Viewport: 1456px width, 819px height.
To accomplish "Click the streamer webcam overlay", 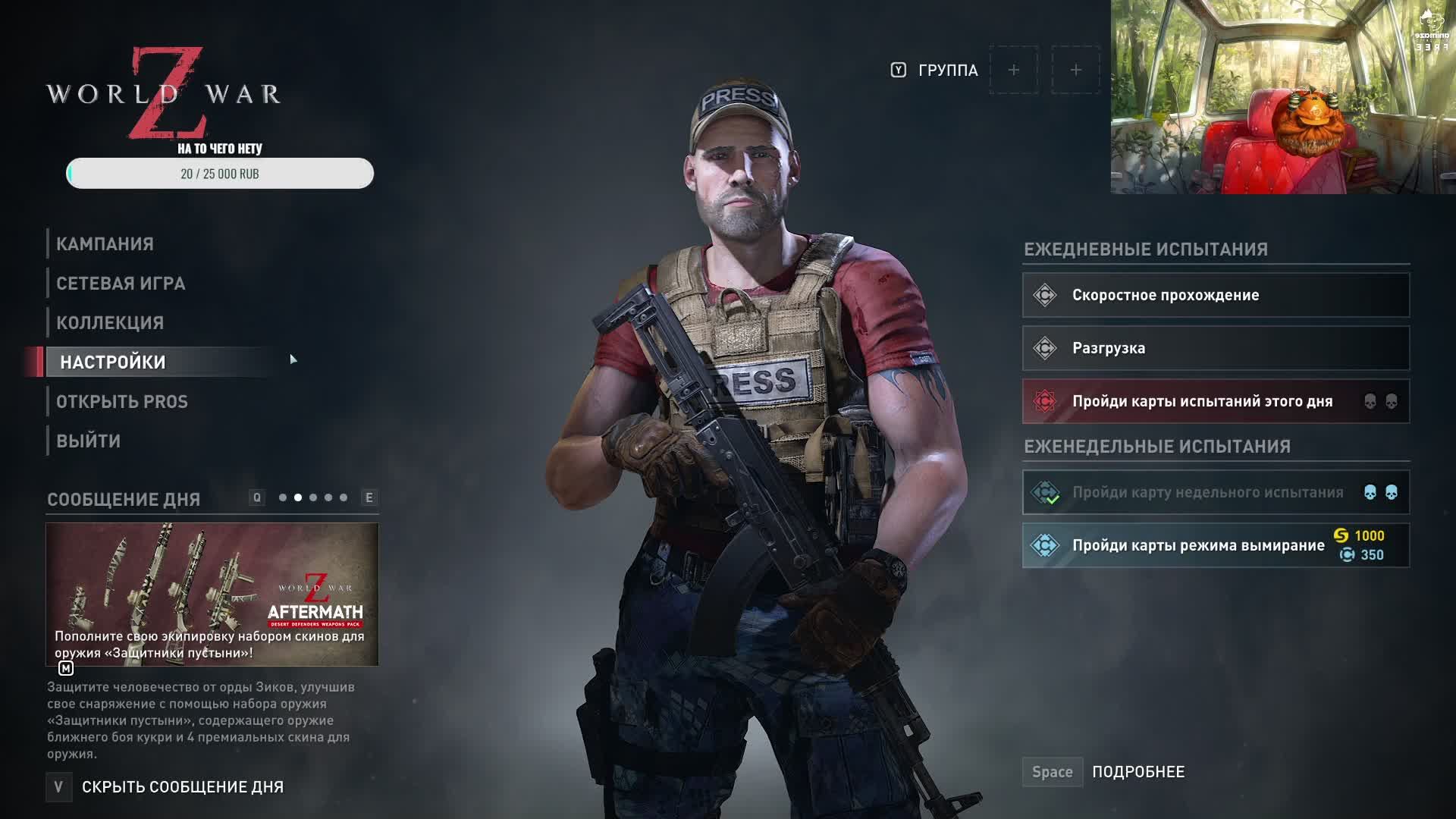I will 1282,97.
